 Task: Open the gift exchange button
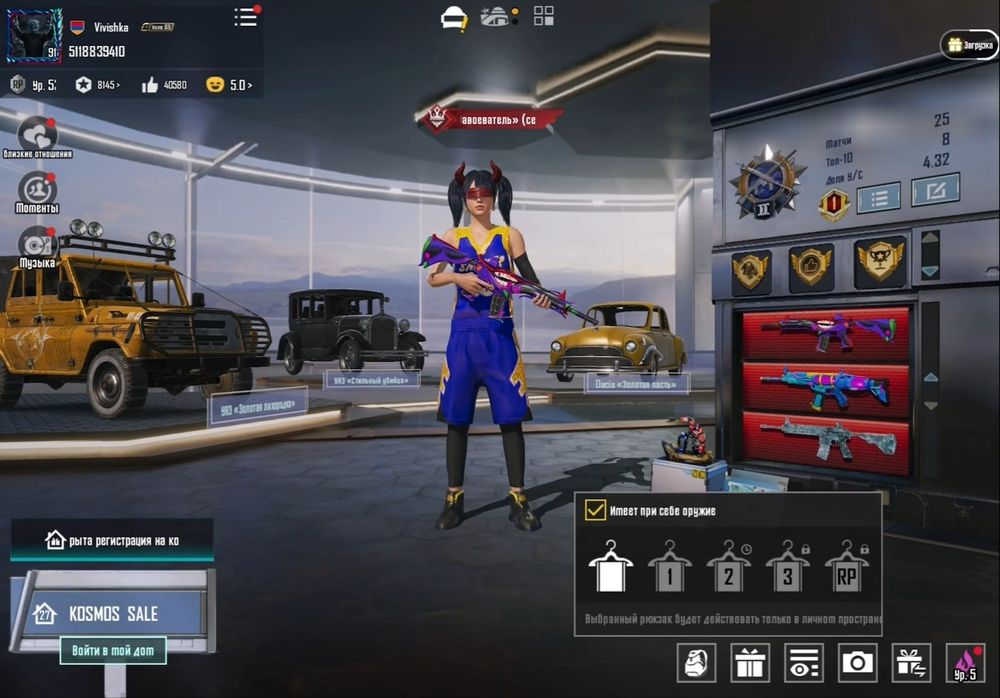pos(911,662)
